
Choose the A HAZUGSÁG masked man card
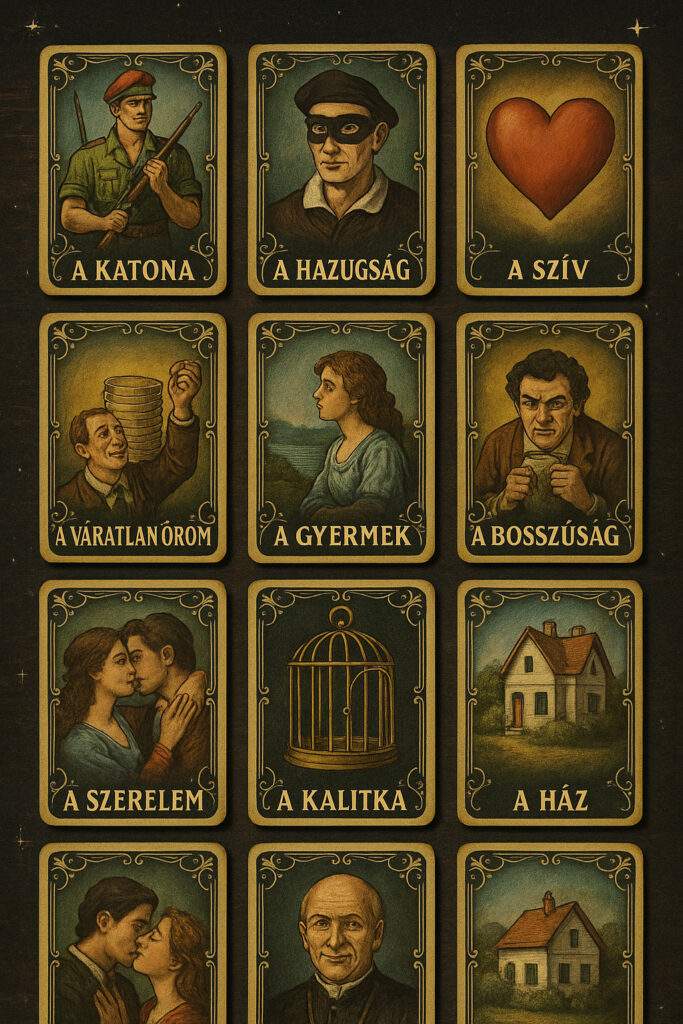pos(341,170)
